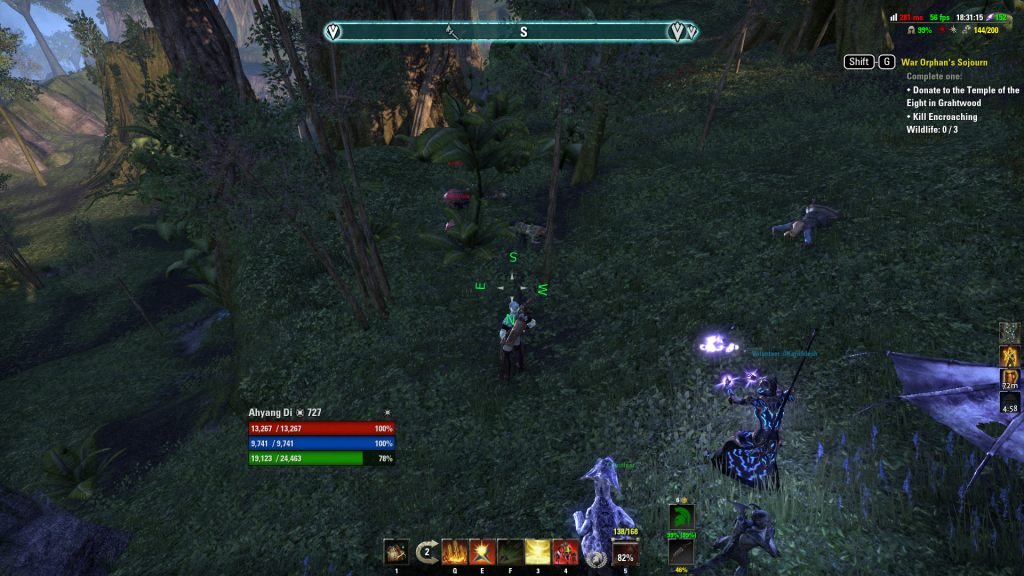The width and height of the screenshot is (1024, 576).
Task: Select the buff icon with 4:58 timer
Action: (1010, 403)
